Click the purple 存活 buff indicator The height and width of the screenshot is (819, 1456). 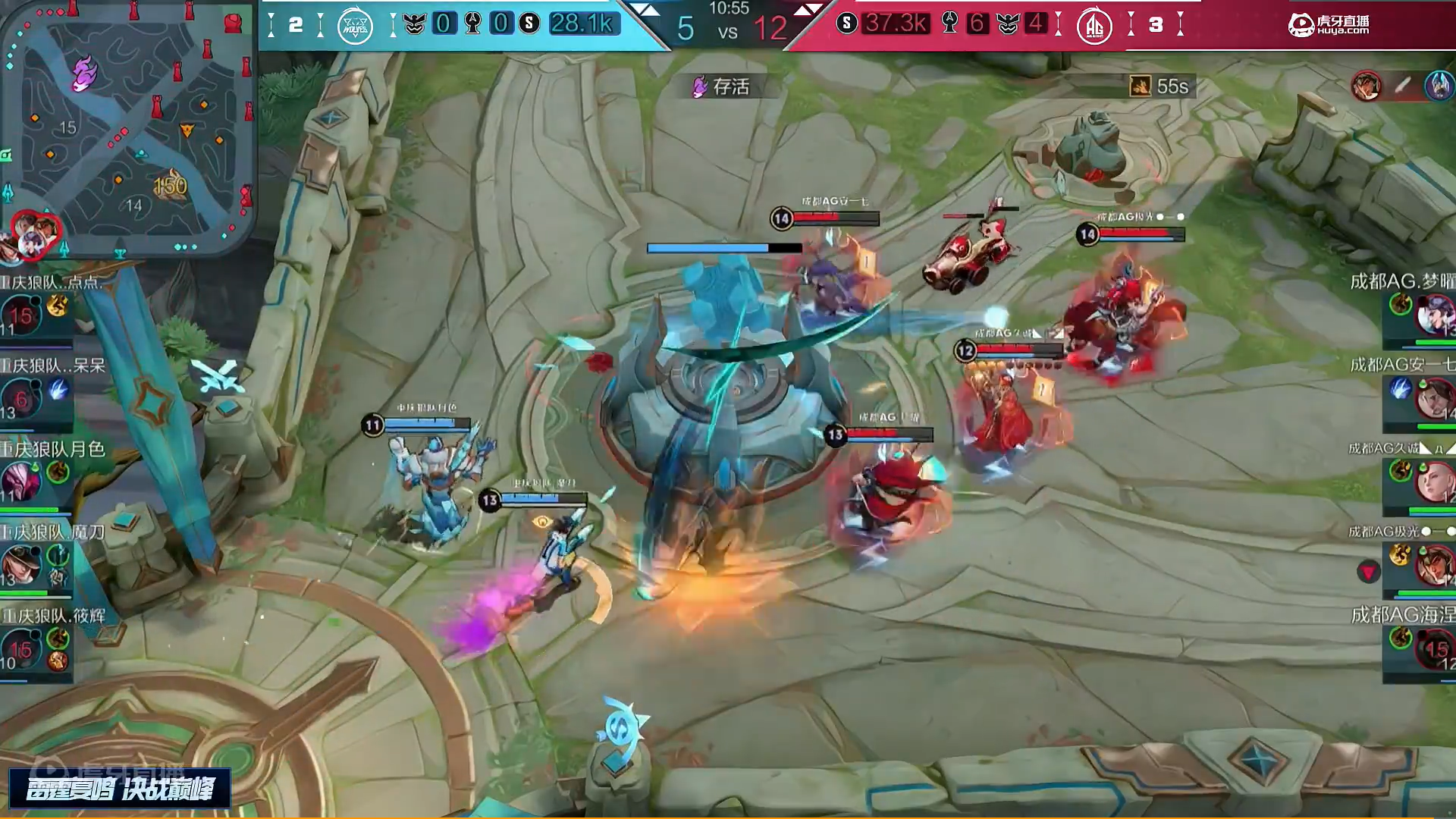pos(721,86)
